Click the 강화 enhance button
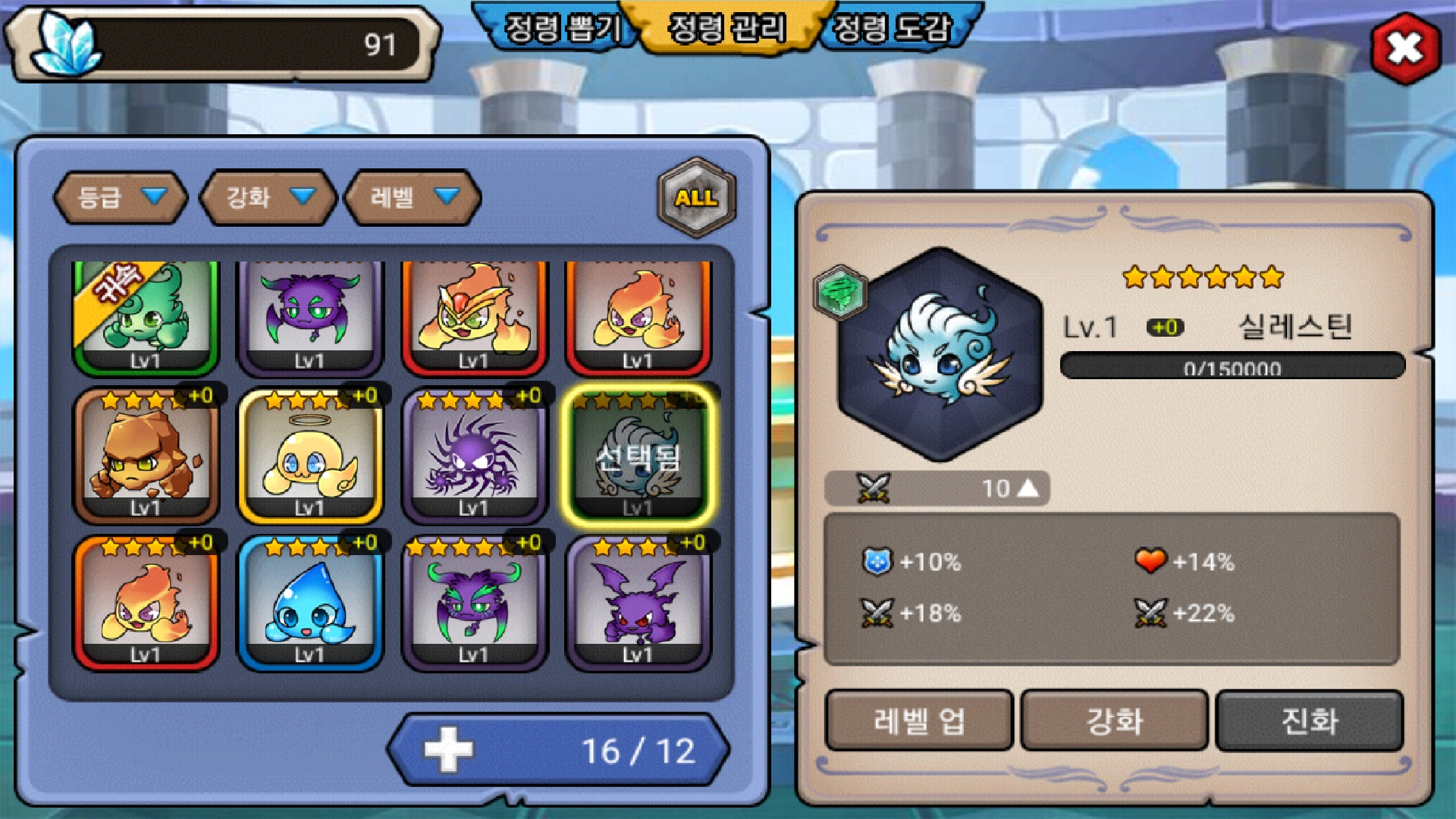This screenshot has width=1456, height=819. [x=1114, y=720]
